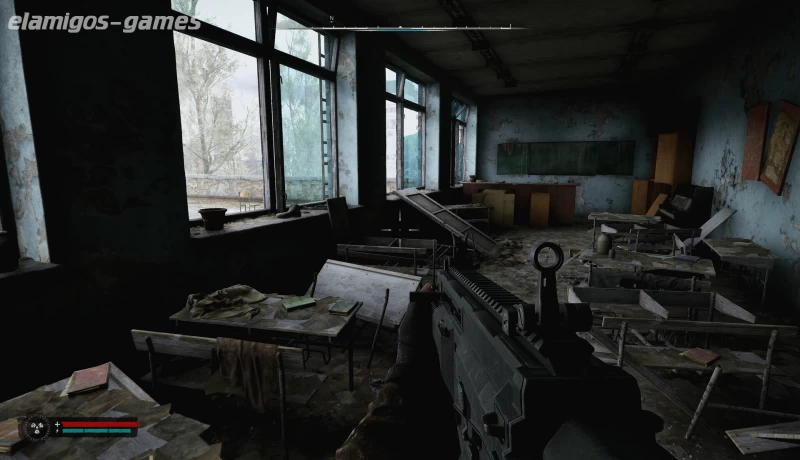
Task: Click the compass bar heading strip
Action: [x=420, y=28]
